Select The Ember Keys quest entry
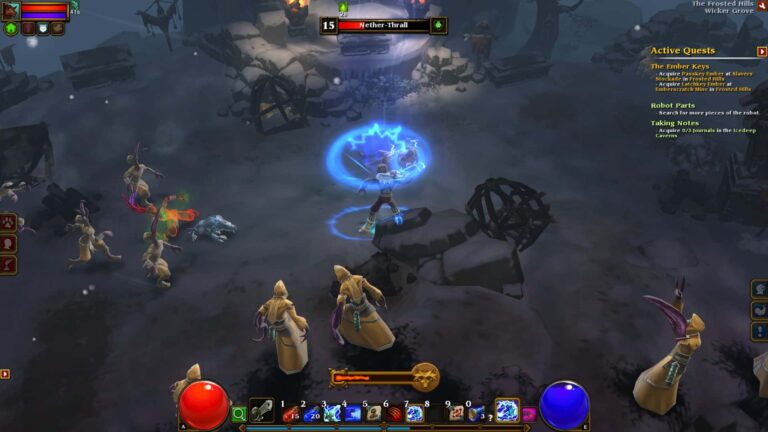The width and height of the screenshot is (768, 432). coord(680,66)
